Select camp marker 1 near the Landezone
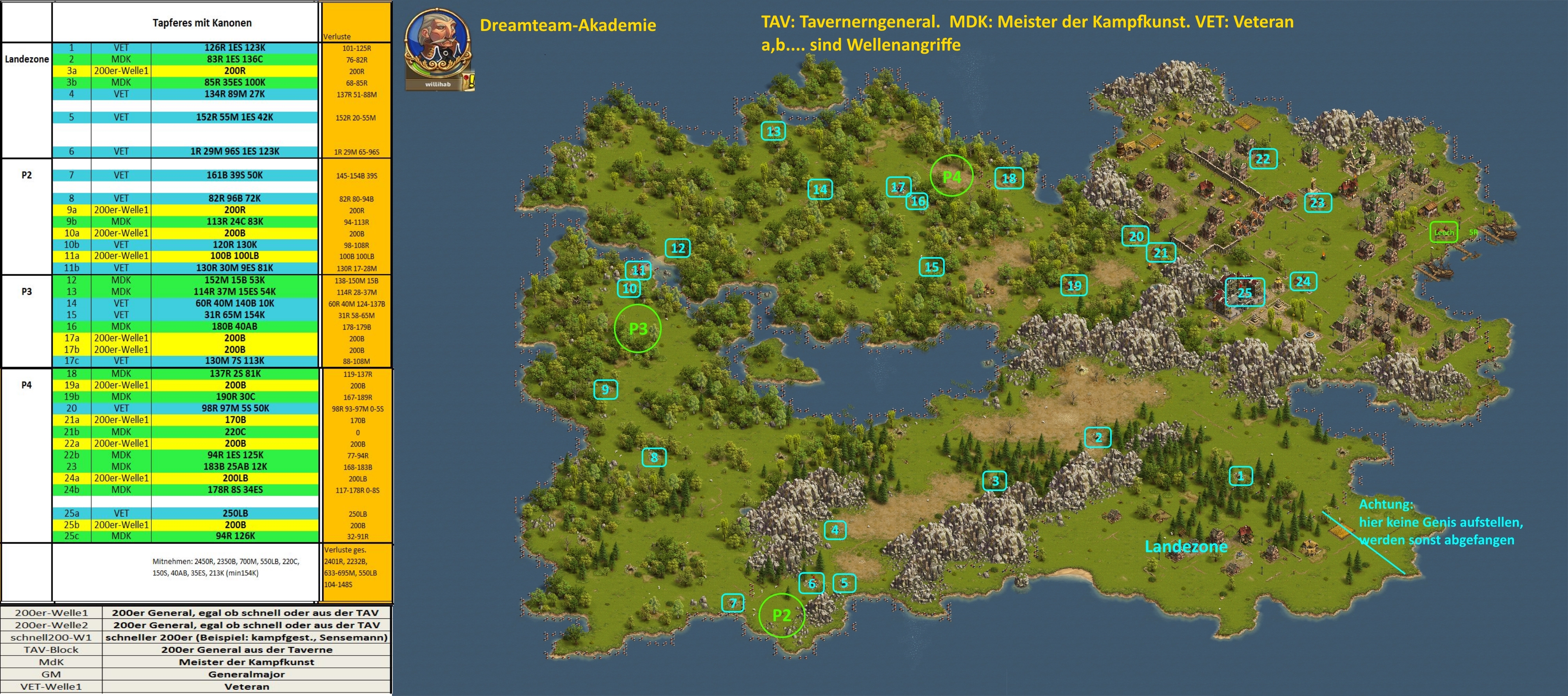Image resolution: width=1568 pixels, height=696 pixels. click(x=1241, y=476)
